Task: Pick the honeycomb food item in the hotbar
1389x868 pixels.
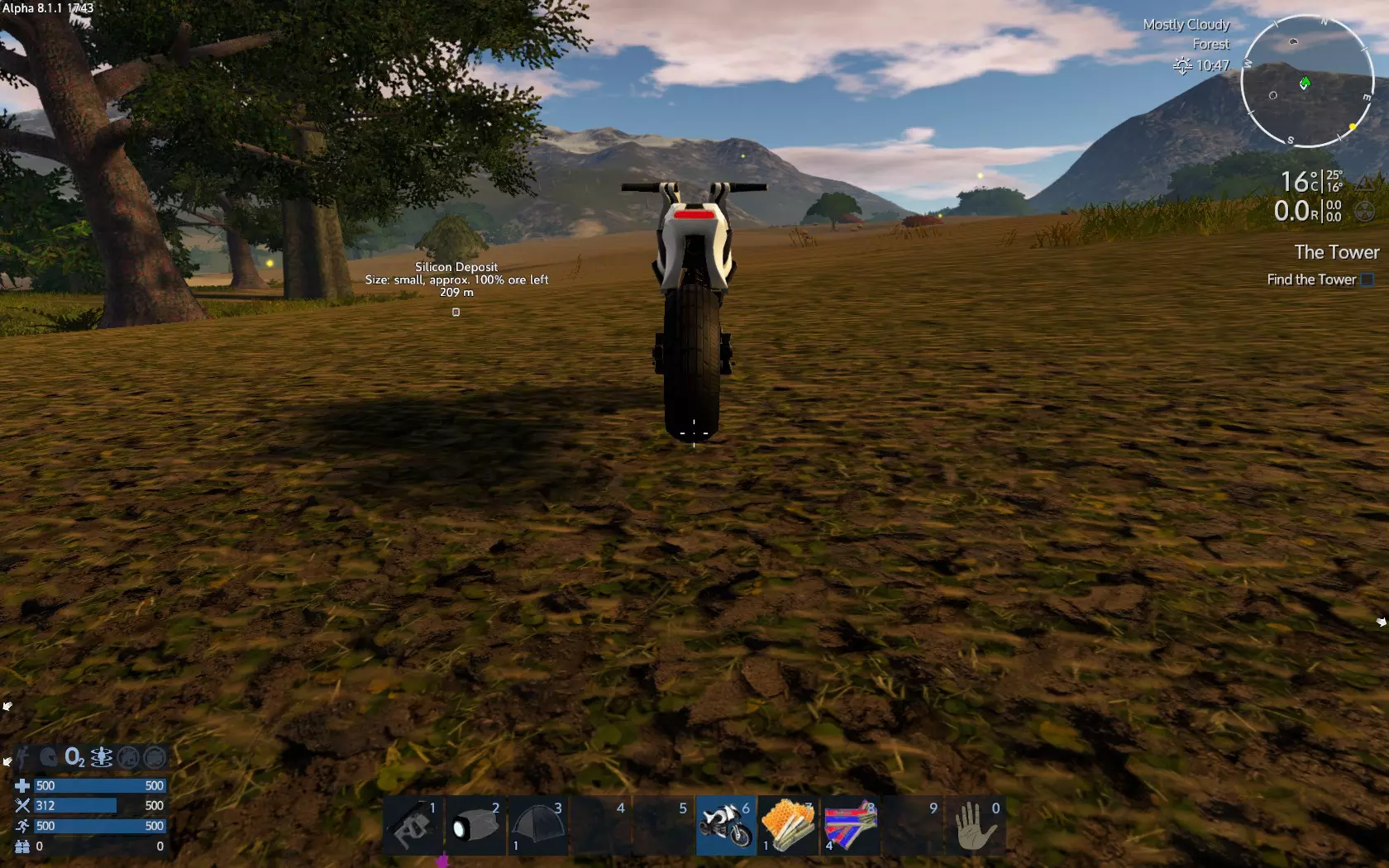Action: (787, 825)
